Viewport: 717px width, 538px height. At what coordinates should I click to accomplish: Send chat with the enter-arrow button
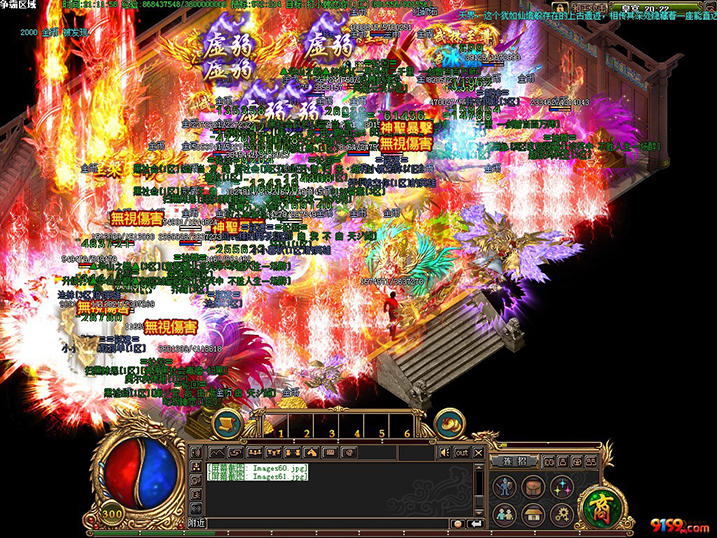pos(474,523)
